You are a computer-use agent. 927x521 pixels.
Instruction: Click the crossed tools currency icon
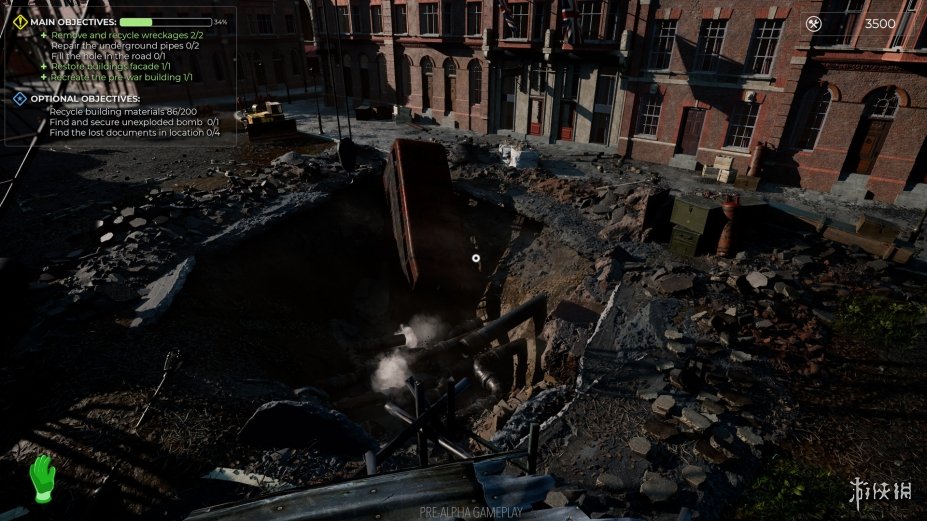tap(813, 24)
